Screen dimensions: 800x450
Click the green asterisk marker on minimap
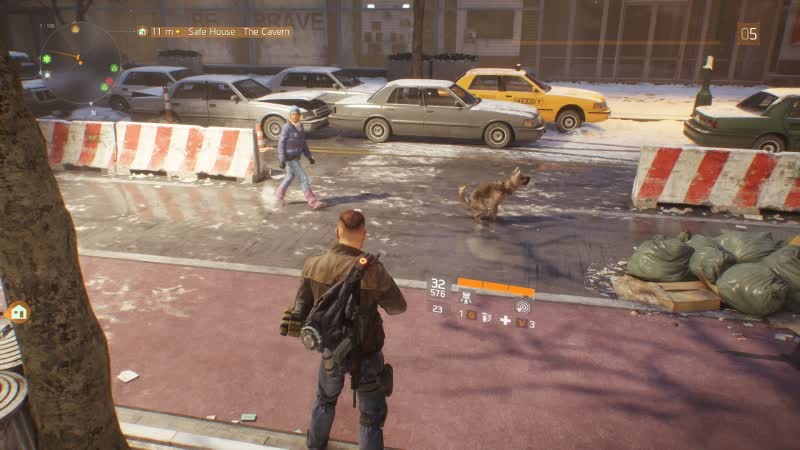(47, 60)
